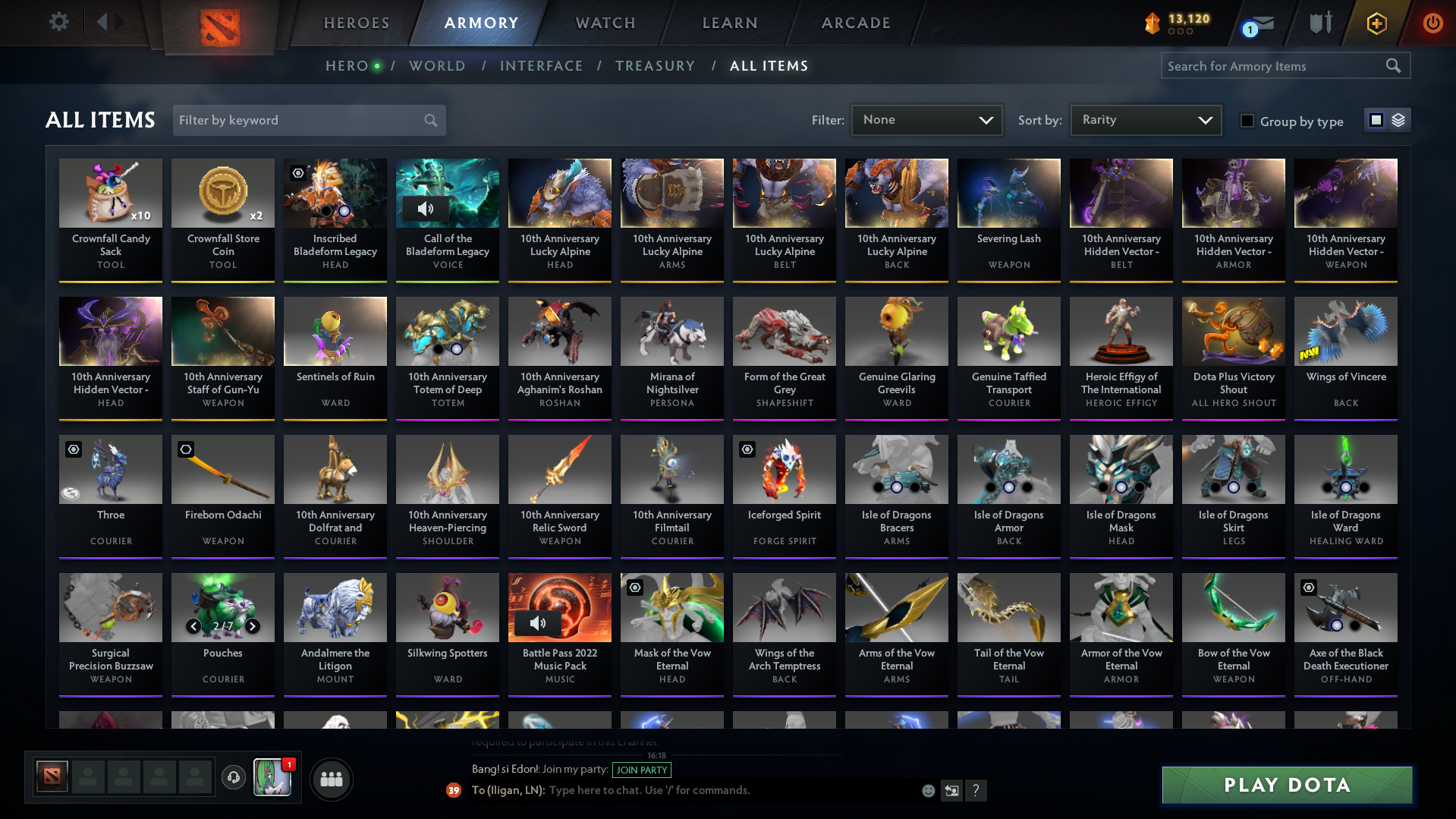Open the Filter dropdown set to None
Image resolution: width=1456 pixels, height=819 pixels.
[x=926, y=120]
